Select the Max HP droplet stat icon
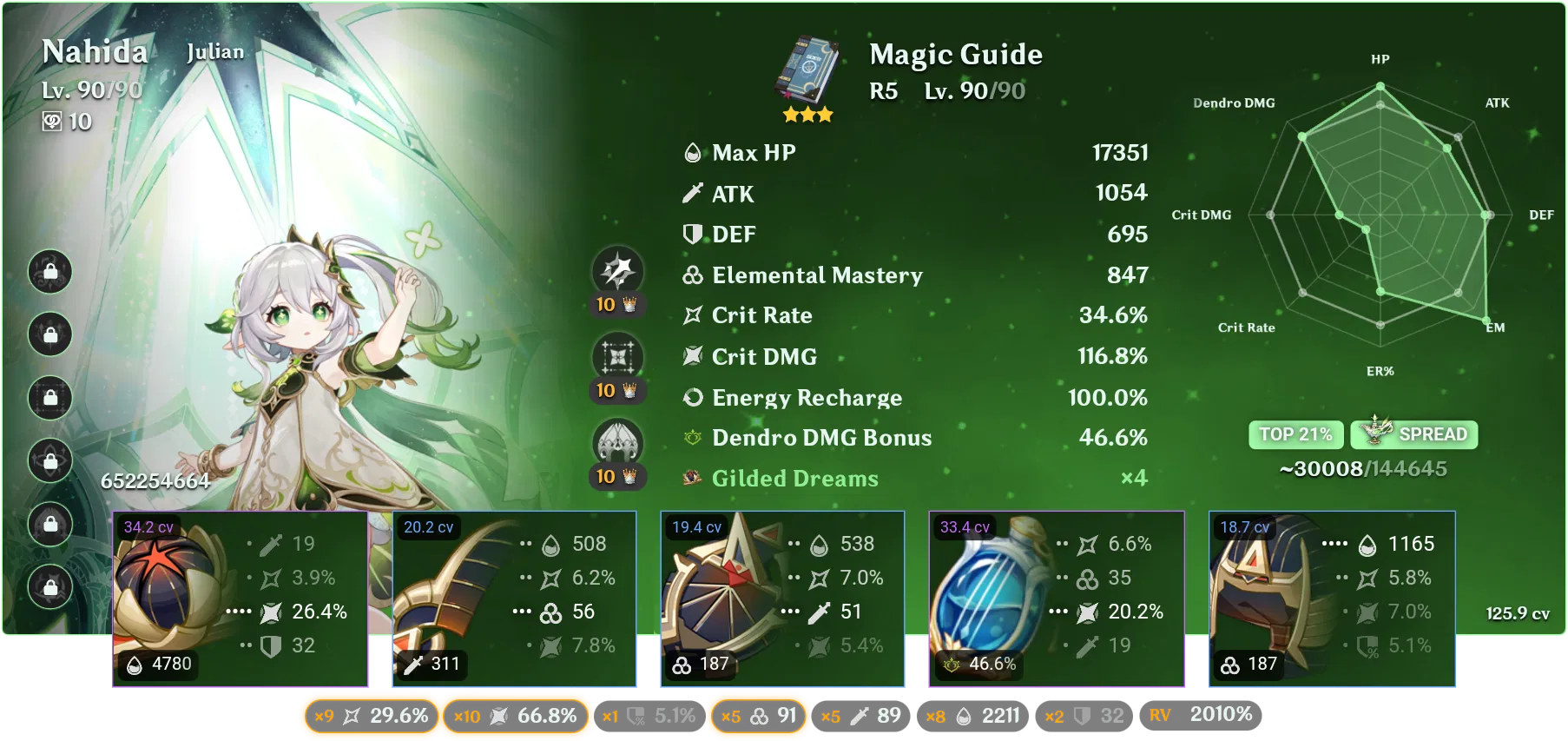This screenshot has height=741, width=1568. click(692, 153)
